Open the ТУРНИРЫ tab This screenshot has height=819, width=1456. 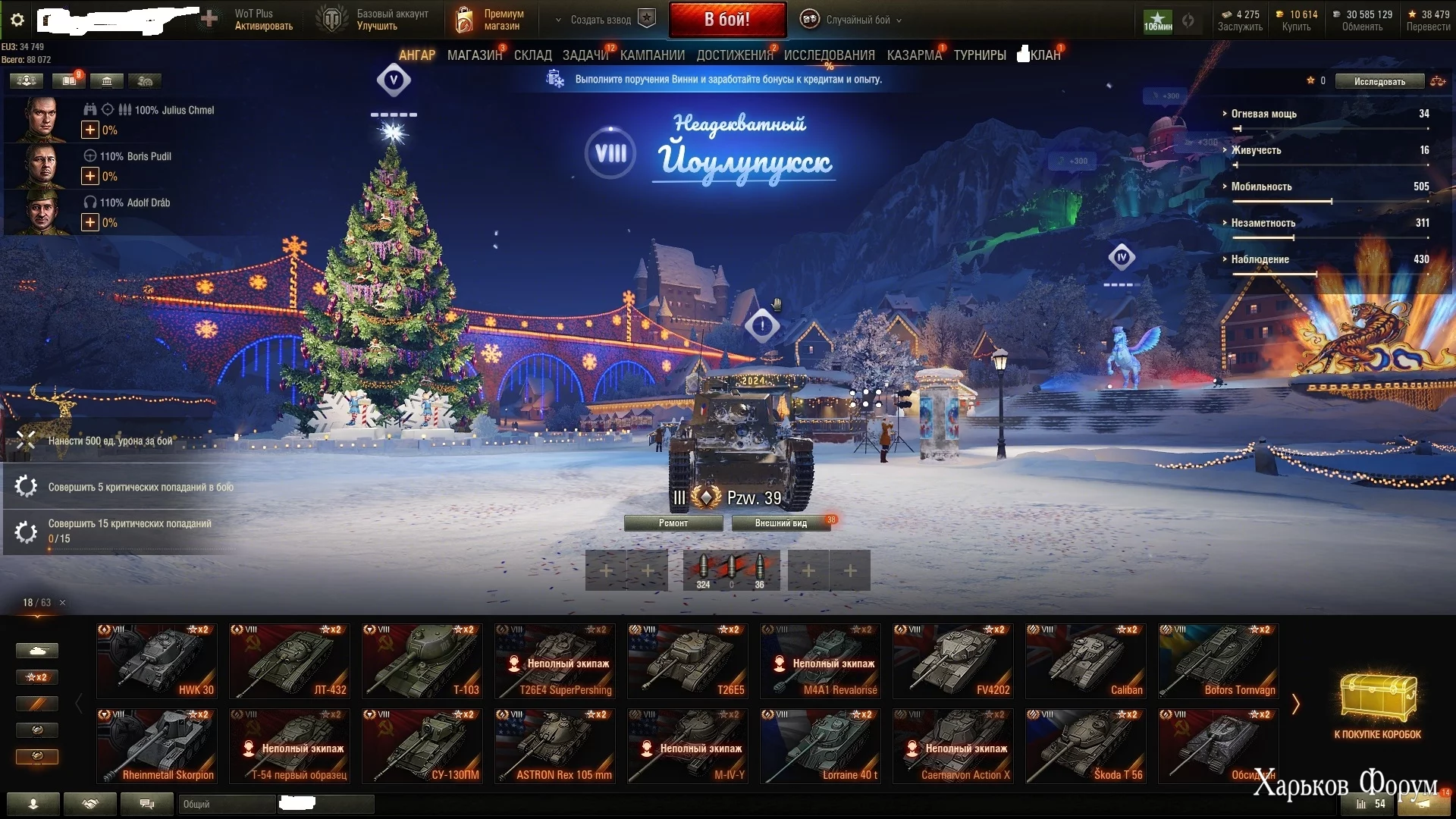coord(980,55)
